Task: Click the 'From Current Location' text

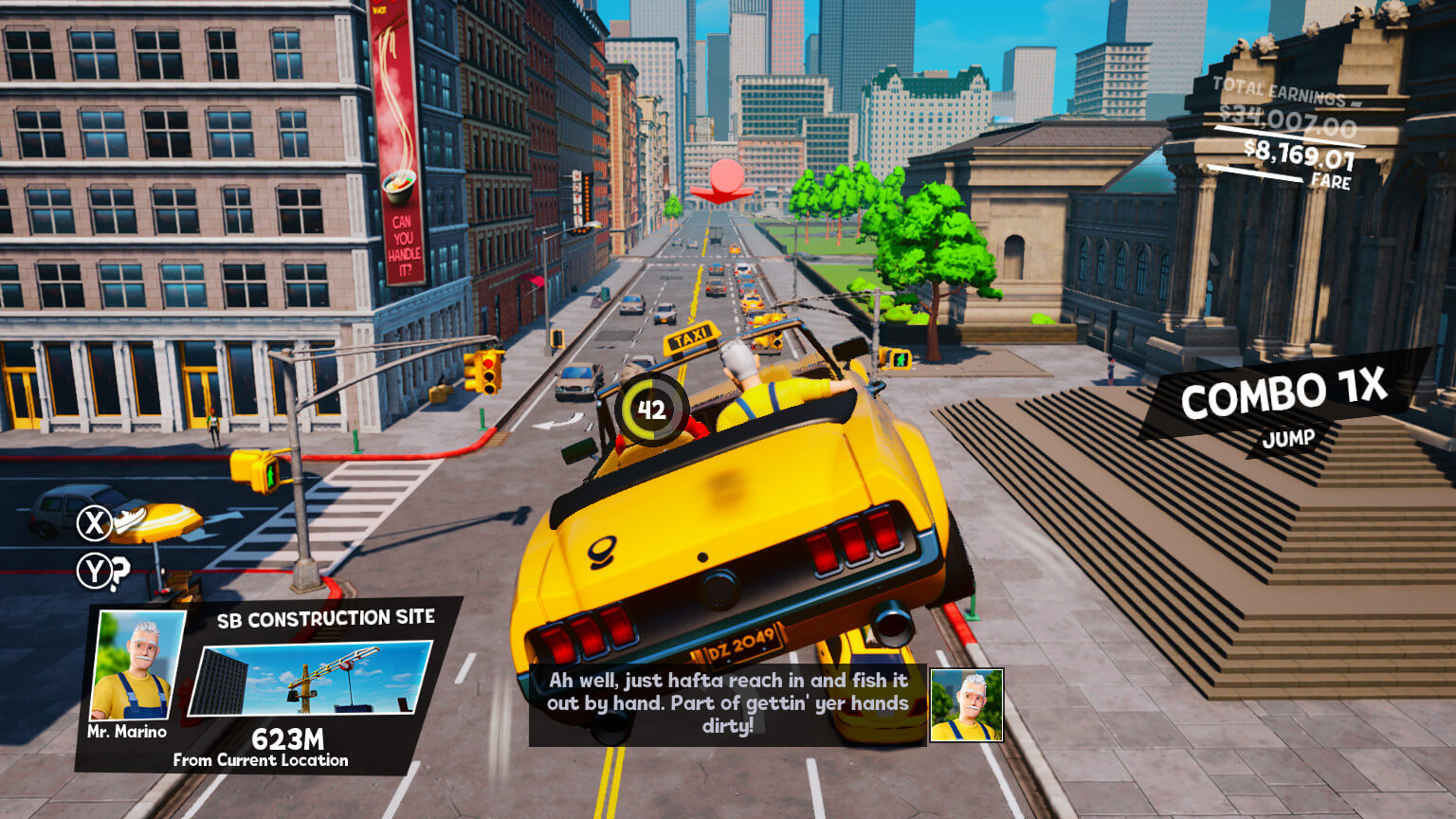Action: pyautogui.click(x=261, y=758)
